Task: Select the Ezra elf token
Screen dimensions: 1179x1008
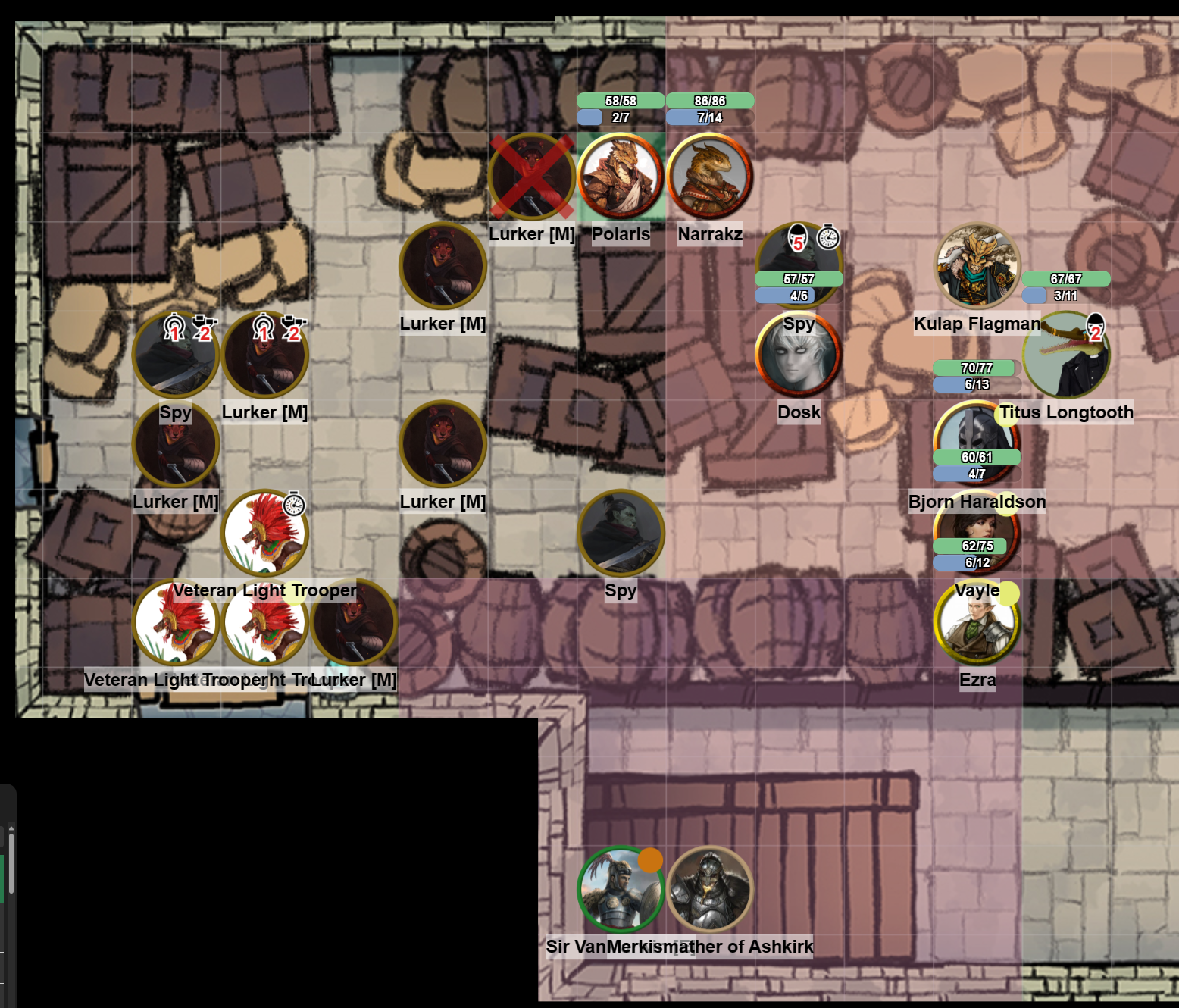Action: (977, 623)
